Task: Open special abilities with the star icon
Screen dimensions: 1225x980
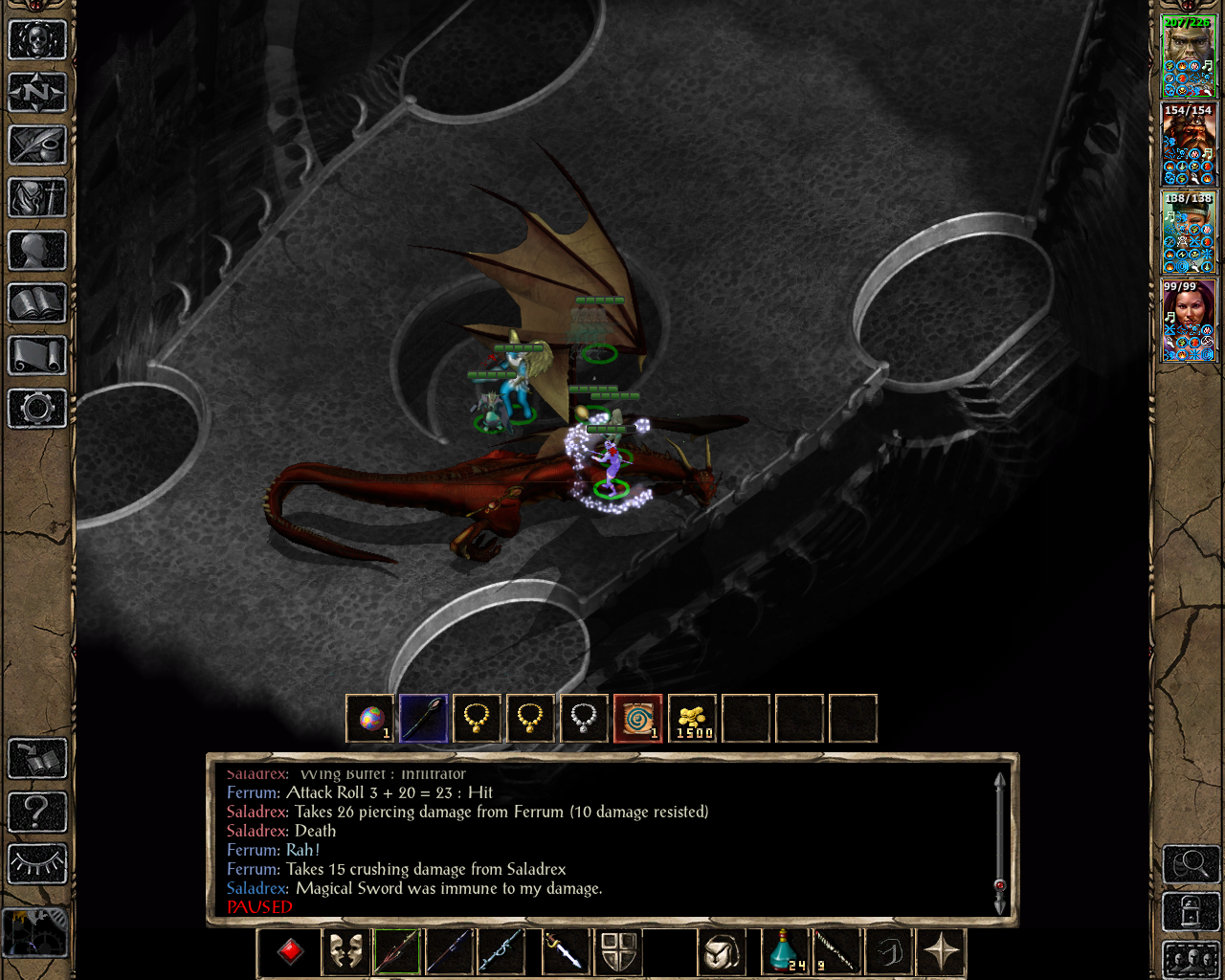Action: click(941, 950)
